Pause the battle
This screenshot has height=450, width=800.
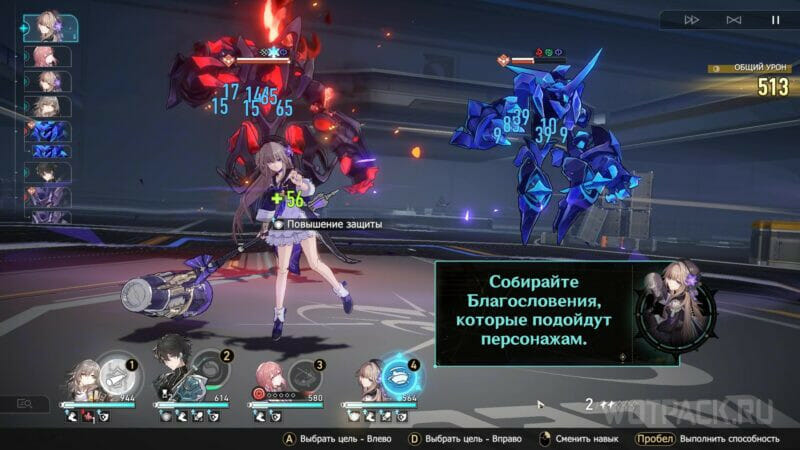pyautogui.click(x=775, y=19)
